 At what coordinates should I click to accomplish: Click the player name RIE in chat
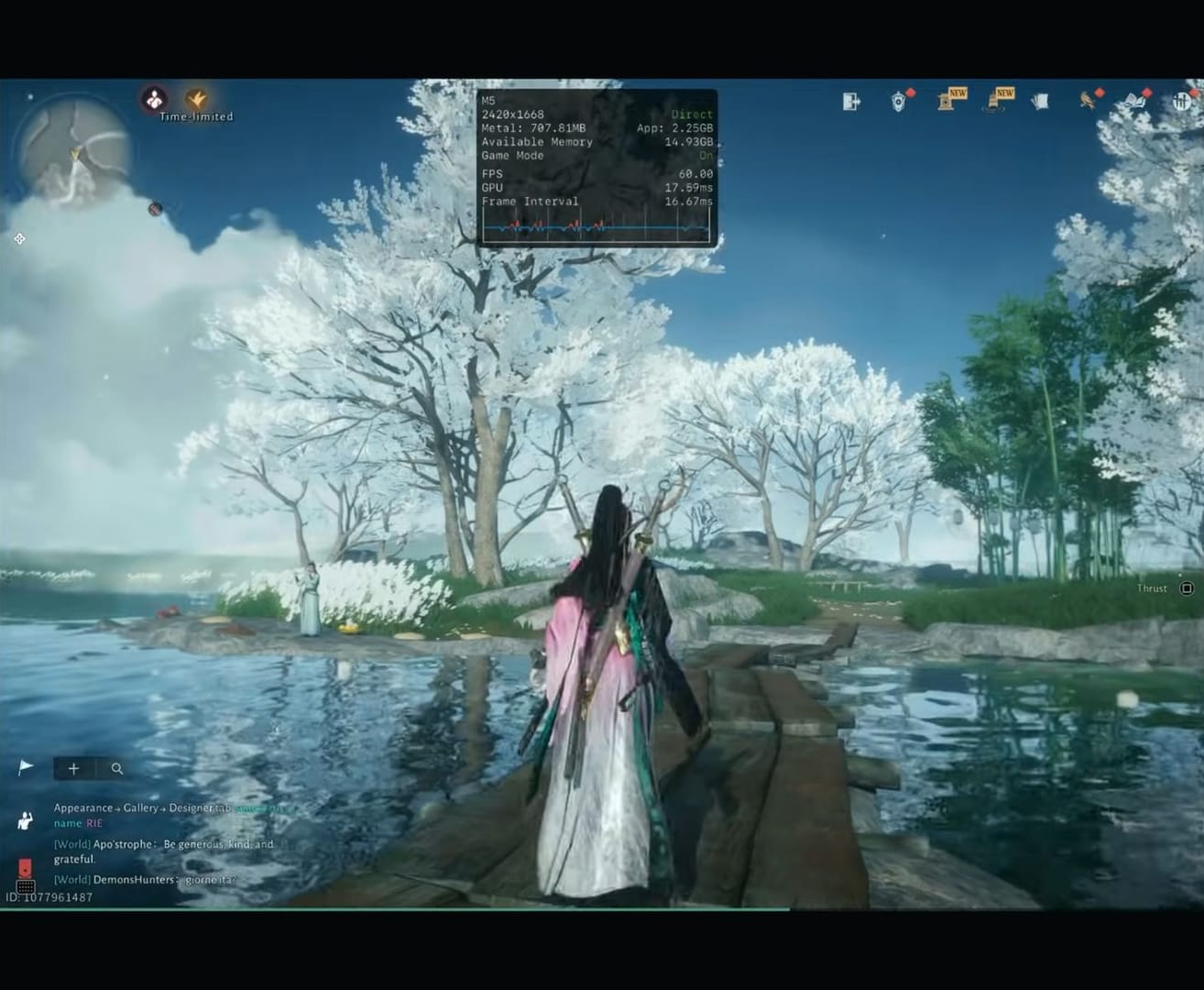tap(94, 823)
